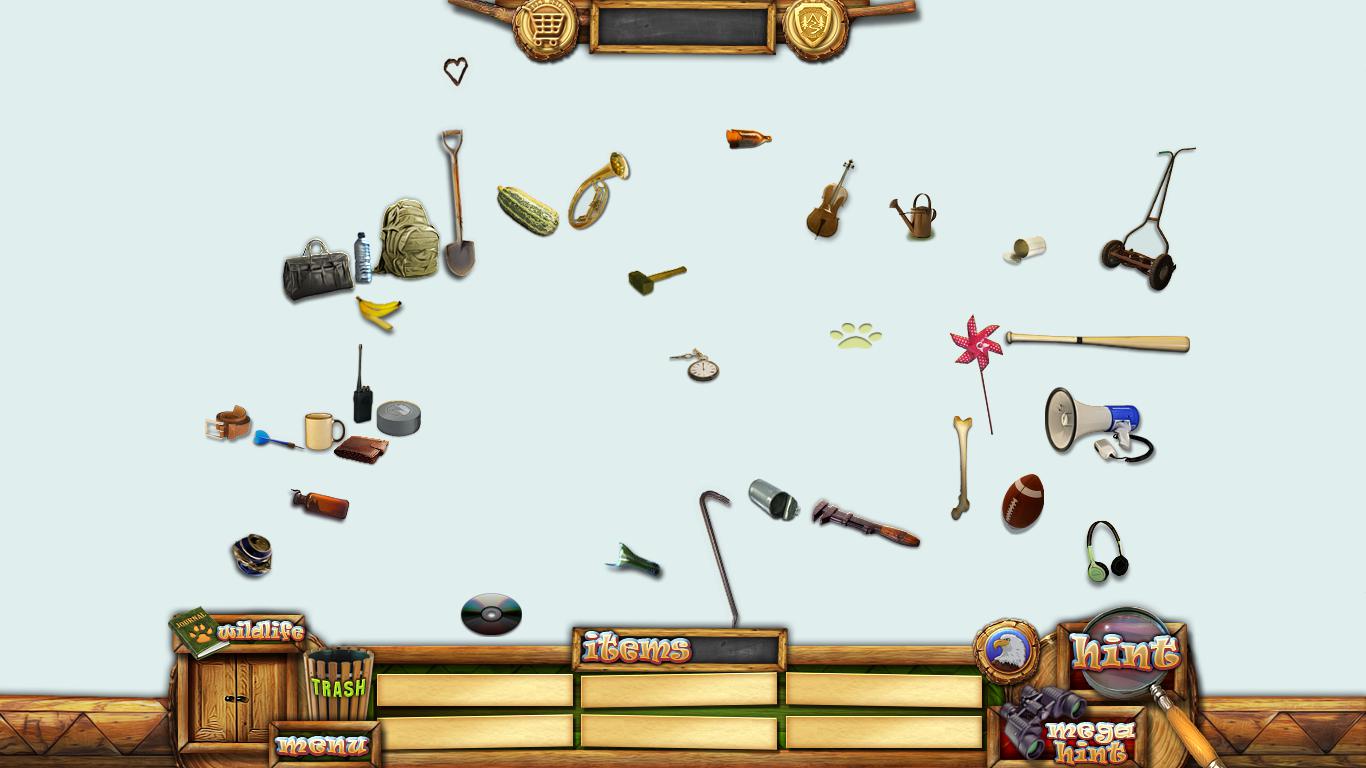1366x768 pixels.
Task: Open the wooden cabinet doors
Action: (x=237, y=698)
